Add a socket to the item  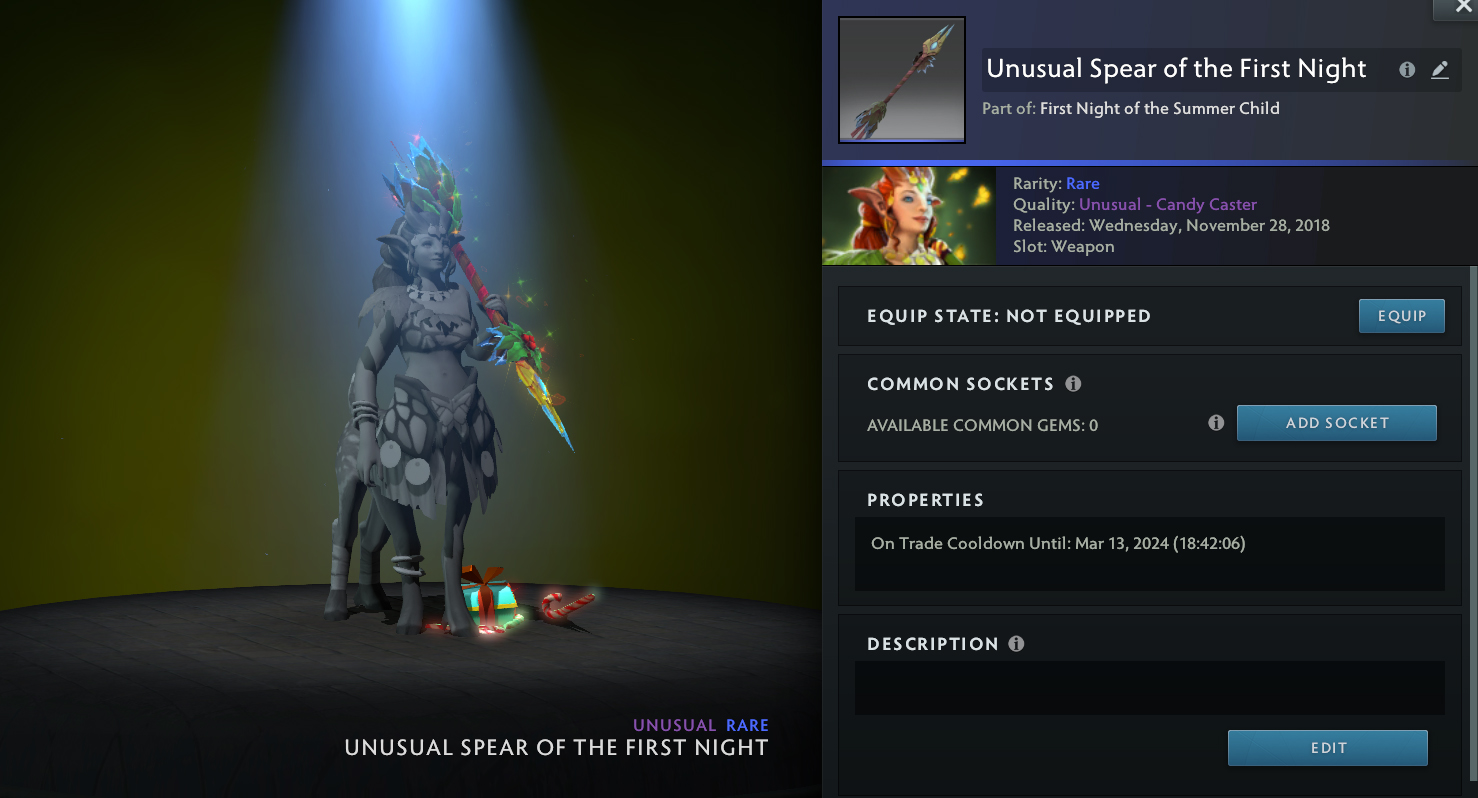pyautogui.click(x=1336, y=423)
